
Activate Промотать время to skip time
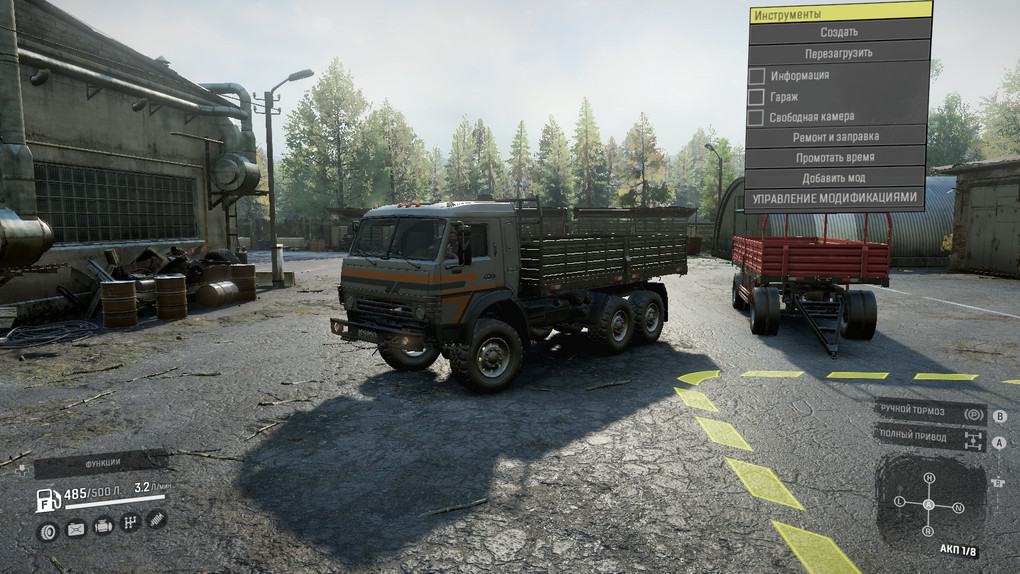click(836, 158)
